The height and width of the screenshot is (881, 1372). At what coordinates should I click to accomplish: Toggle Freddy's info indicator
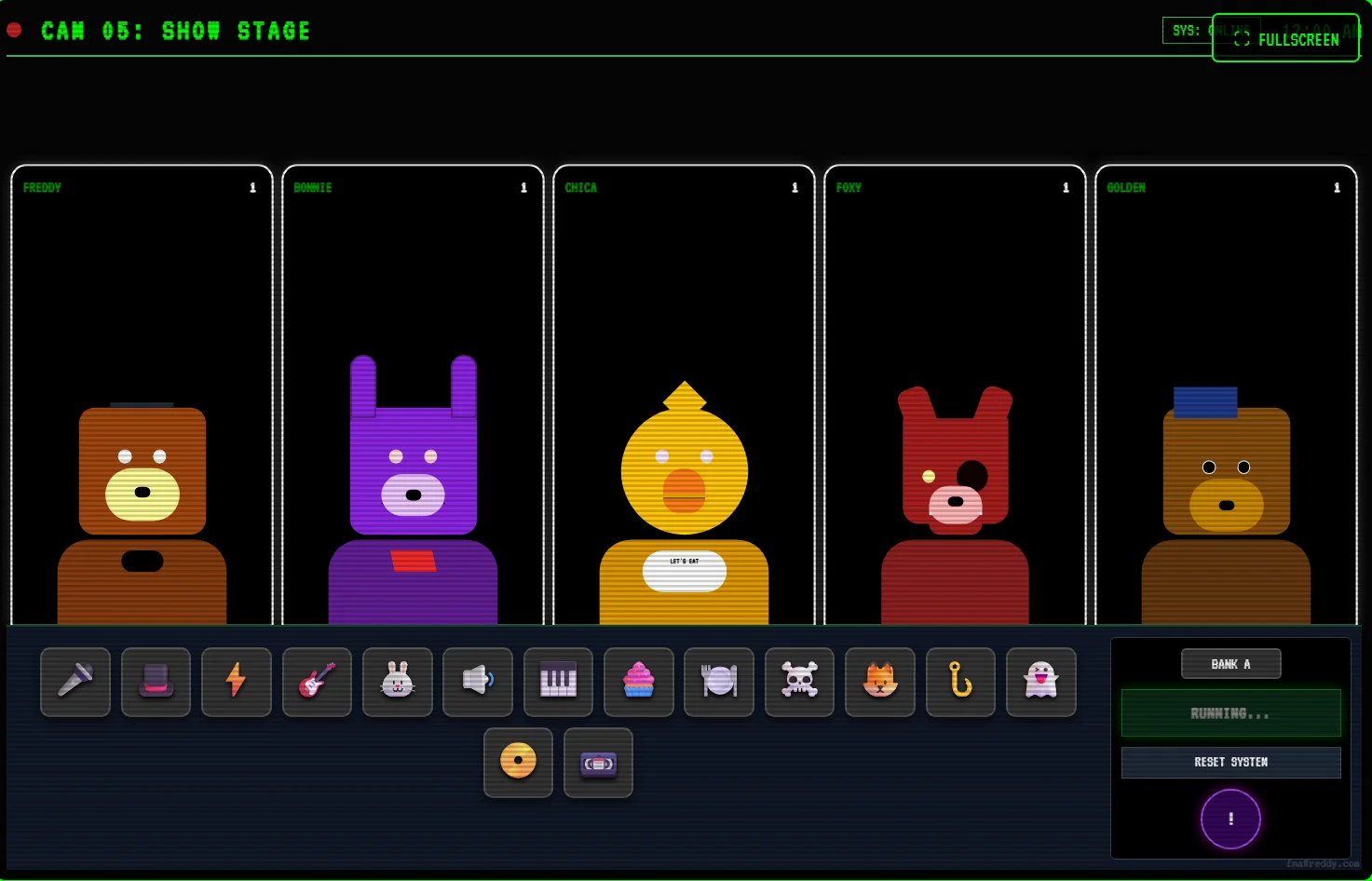tap(251, 187)
